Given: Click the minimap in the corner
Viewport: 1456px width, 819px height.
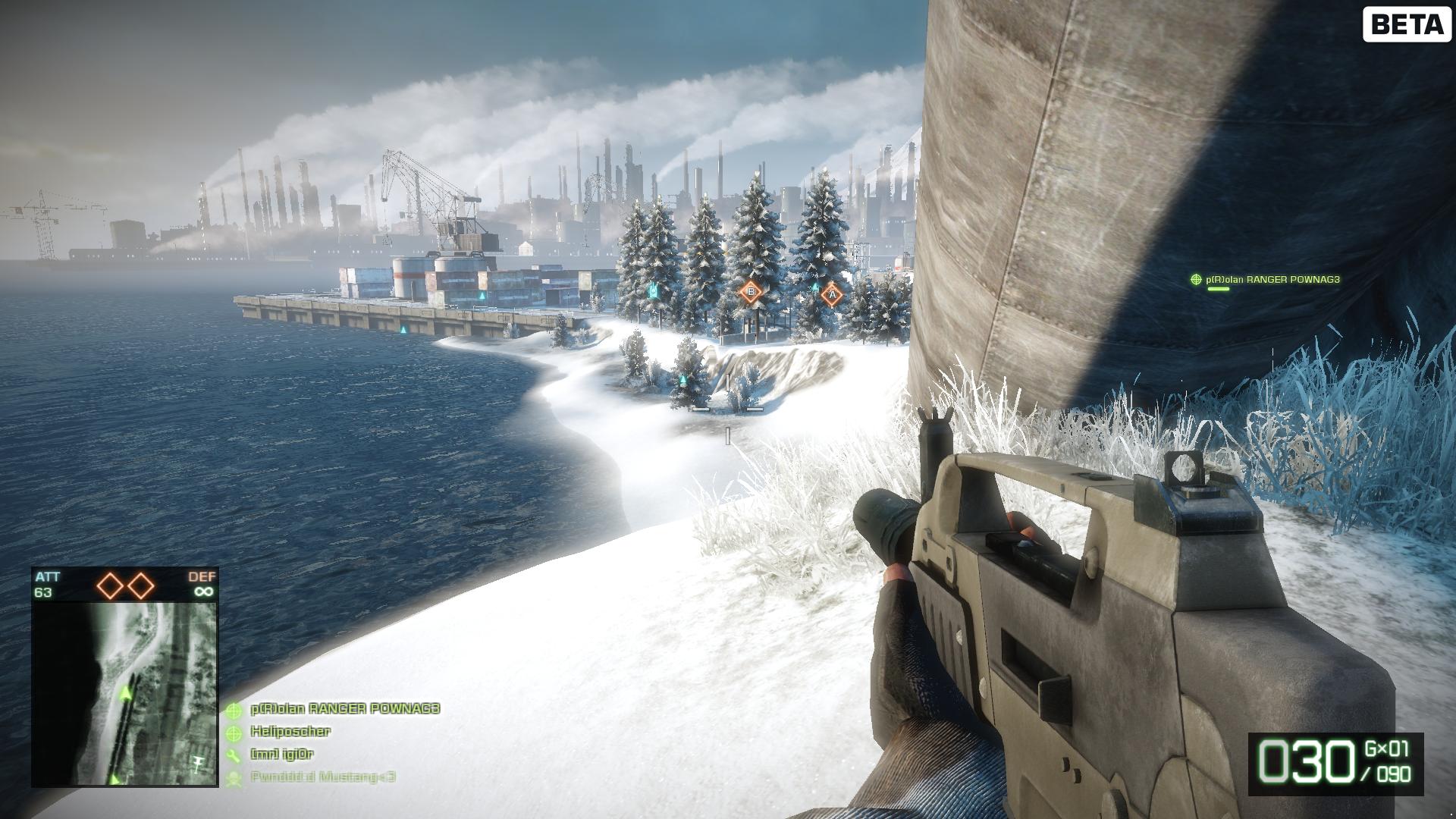Looking at the screenshot, I should (125, 694).
